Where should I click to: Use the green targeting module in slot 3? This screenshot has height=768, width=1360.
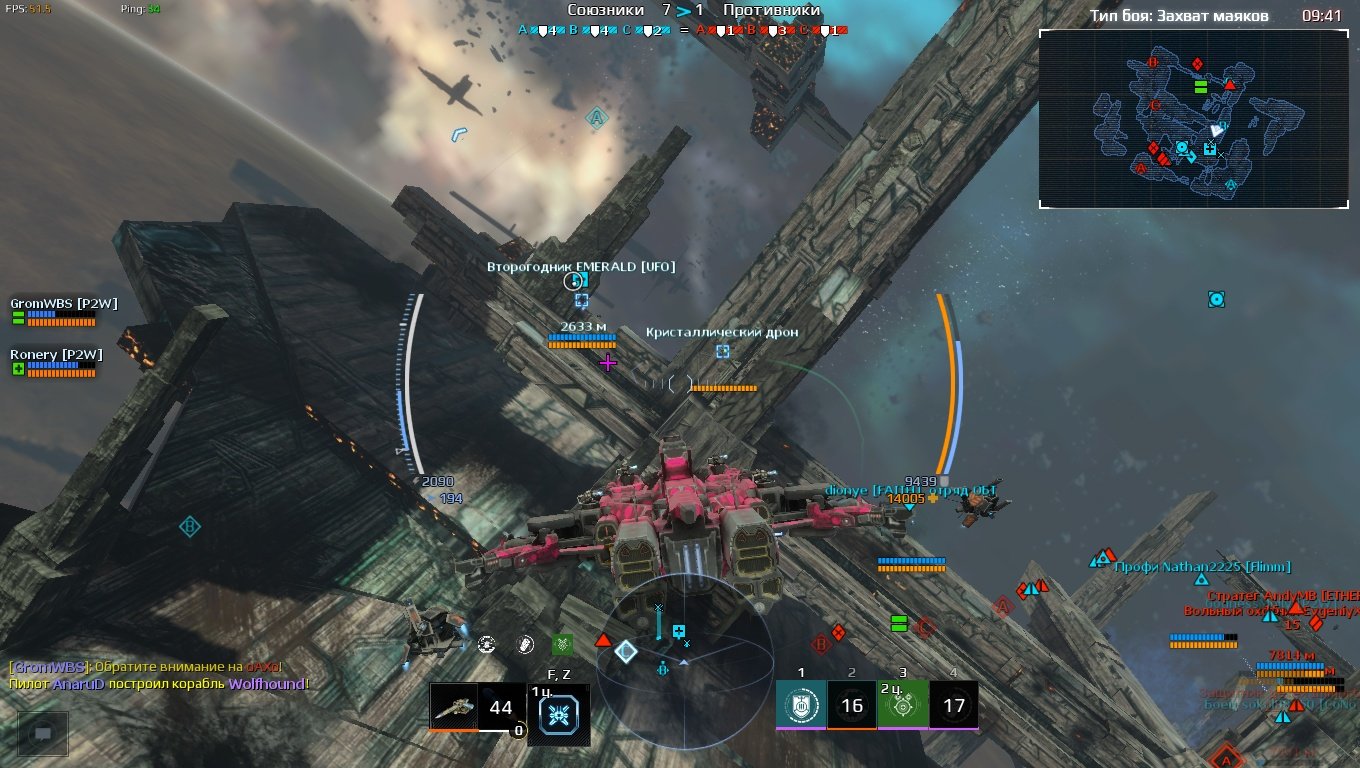point(903,706)
